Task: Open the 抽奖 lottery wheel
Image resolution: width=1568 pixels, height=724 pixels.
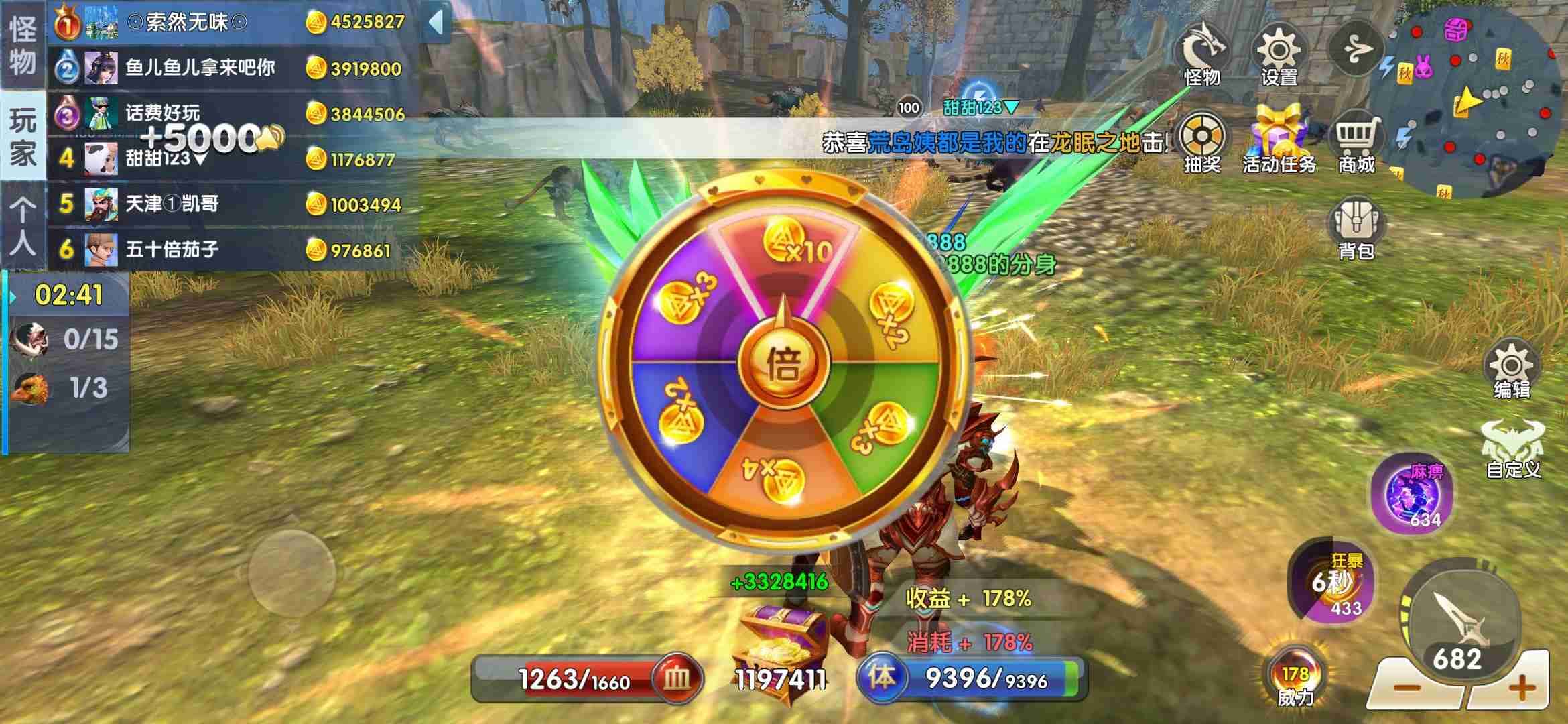Action: coord(1202,142)
